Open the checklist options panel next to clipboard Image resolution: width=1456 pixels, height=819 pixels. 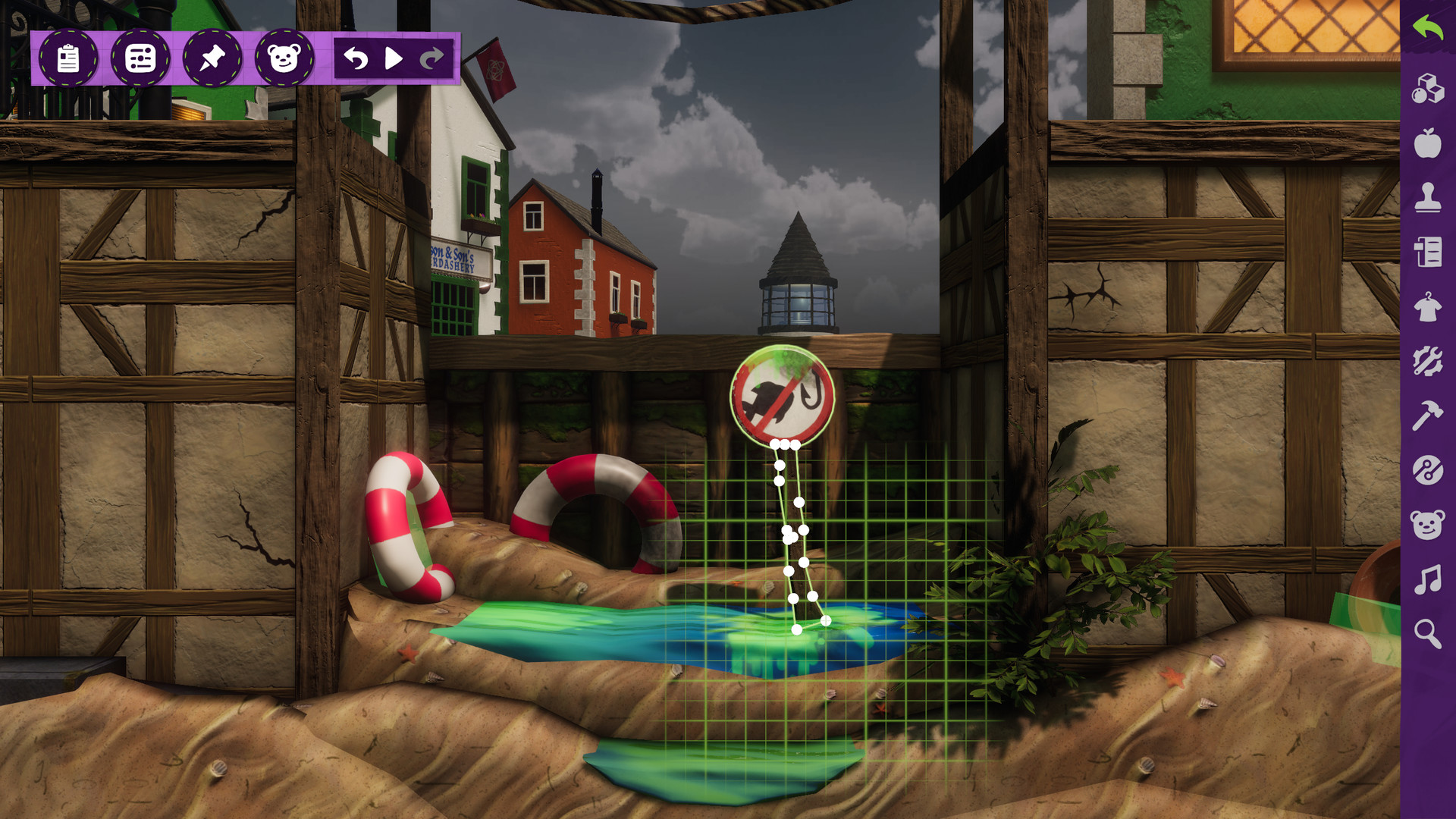pos(140,55)
